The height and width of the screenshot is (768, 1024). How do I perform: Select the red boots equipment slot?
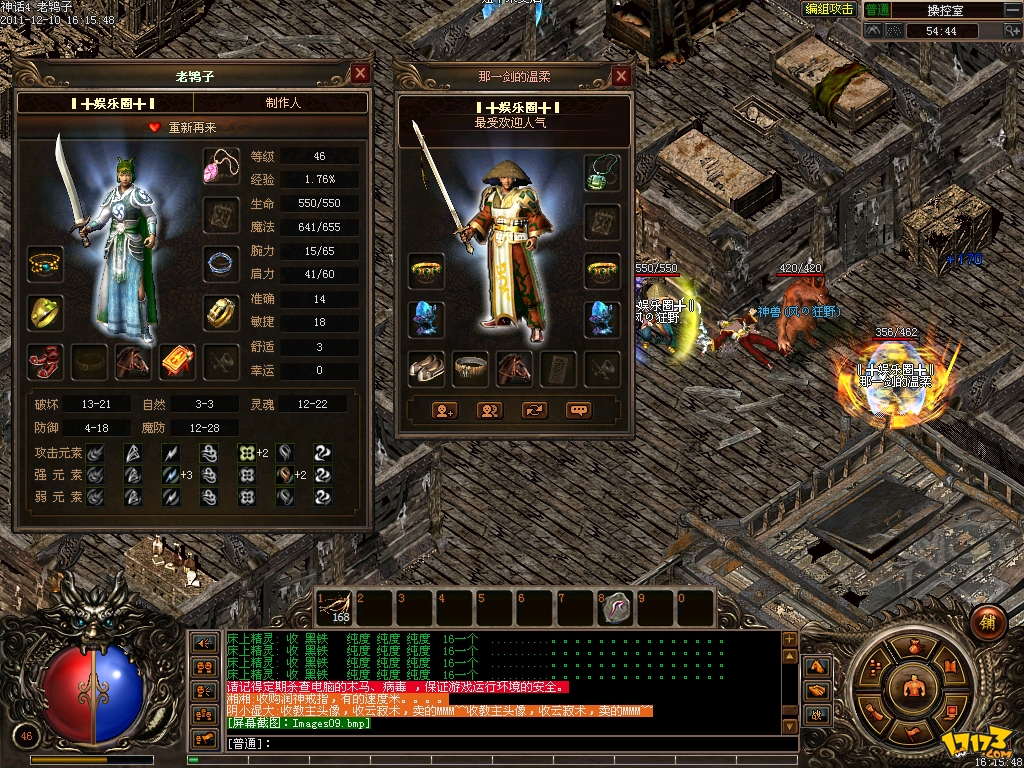(45, 362)
